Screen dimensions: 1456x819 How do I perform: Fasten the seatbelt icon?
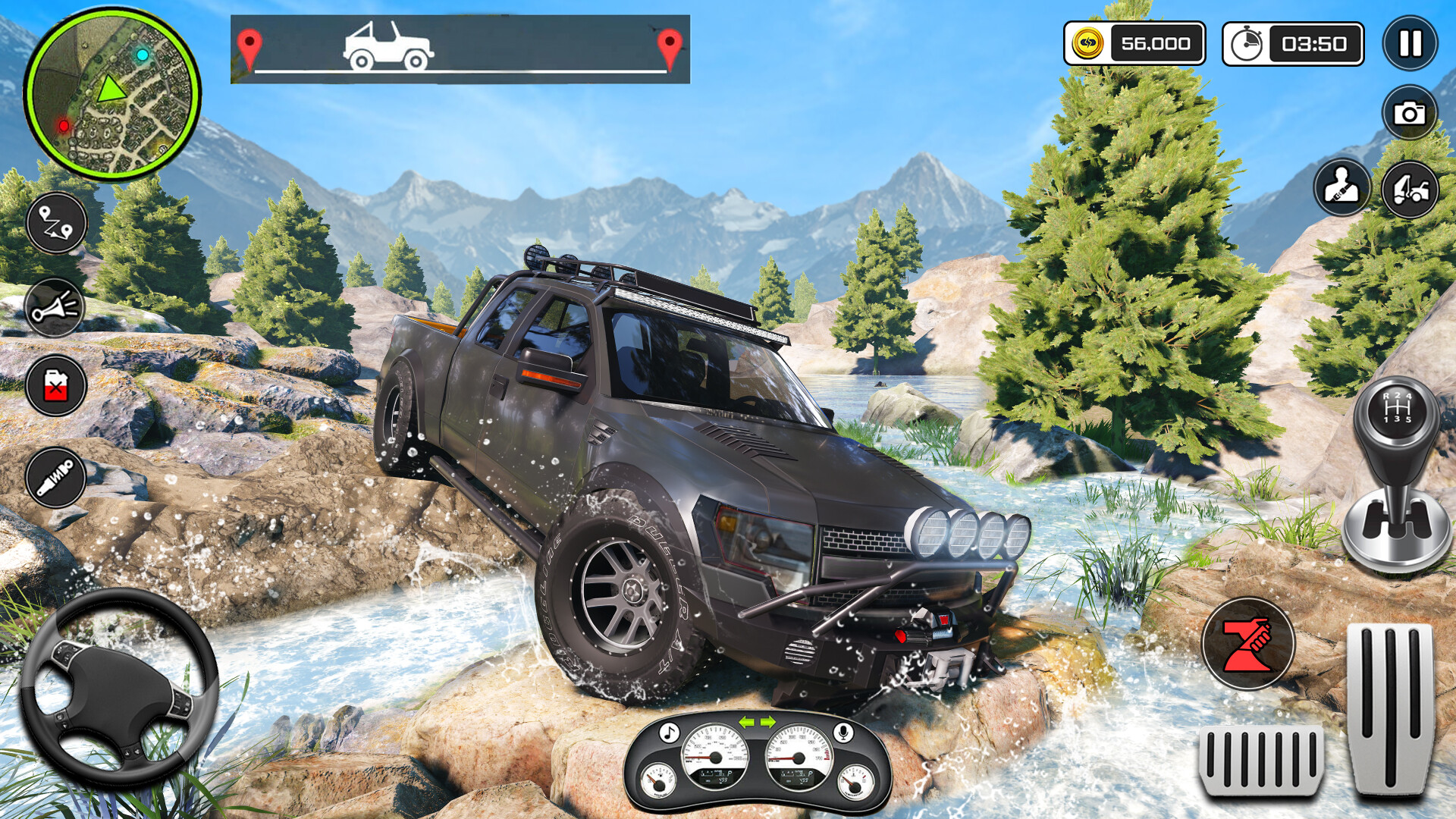1341,187
